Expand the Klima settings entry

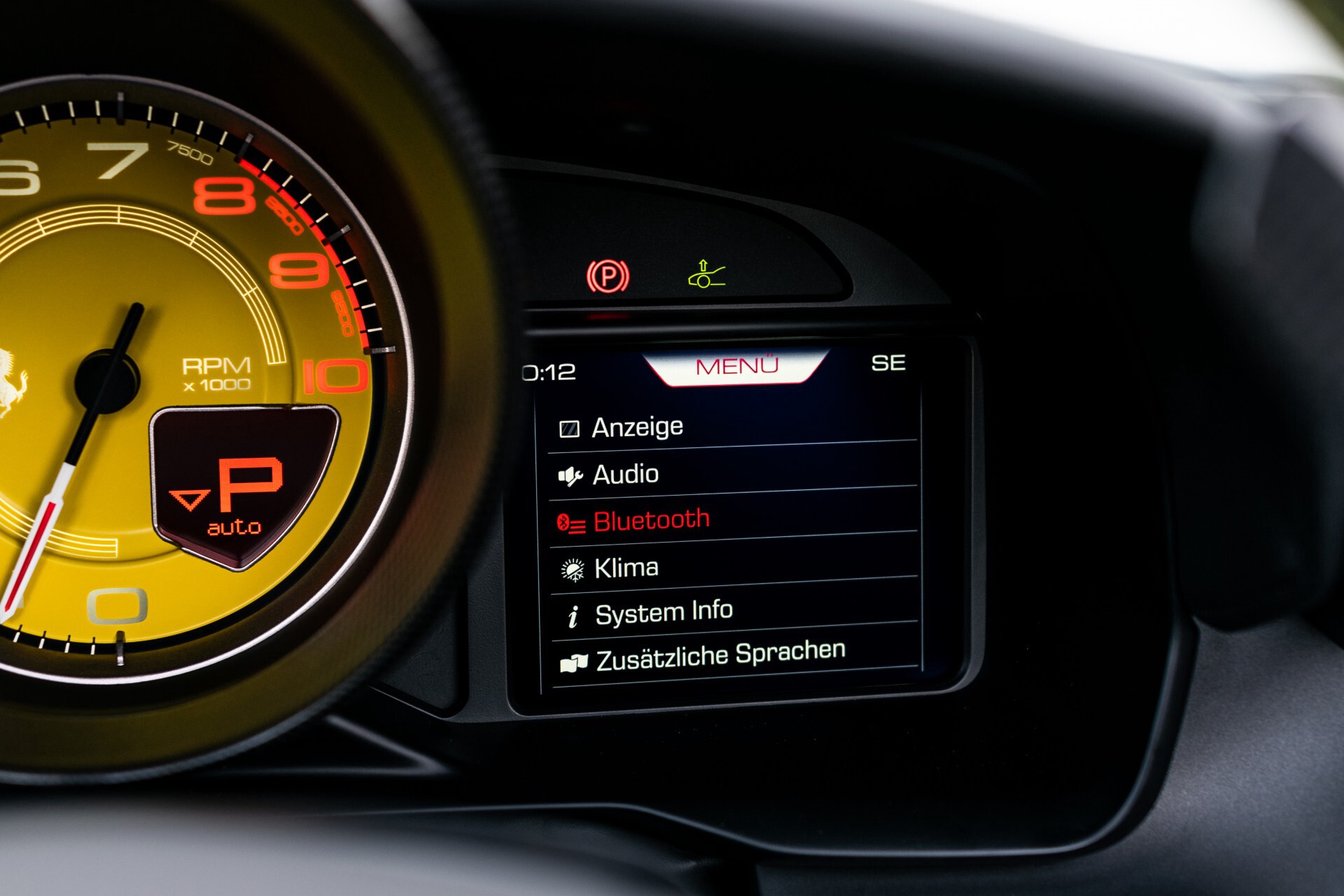click(x=625, y=567)
